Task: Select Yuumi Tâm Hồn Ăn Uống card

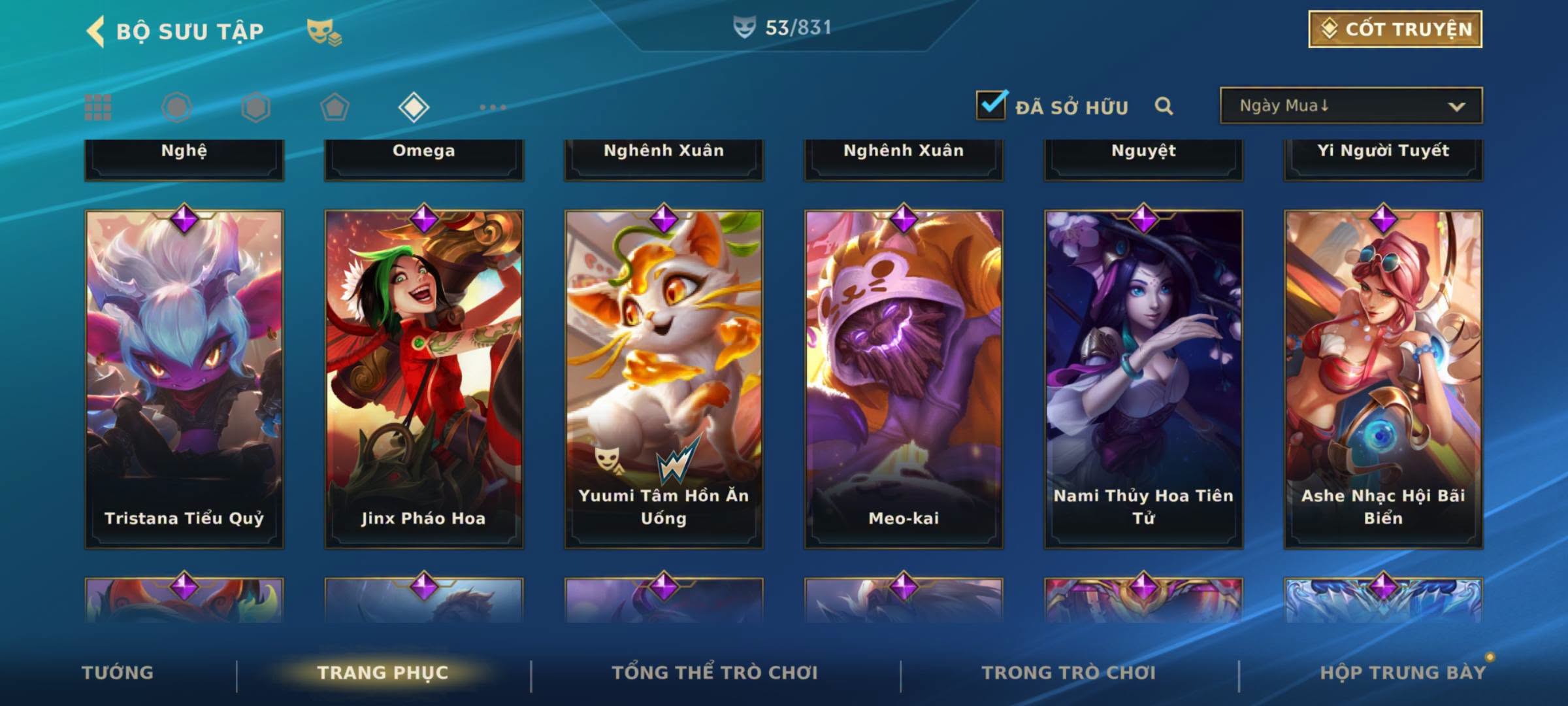Action: tap(664, 379)
